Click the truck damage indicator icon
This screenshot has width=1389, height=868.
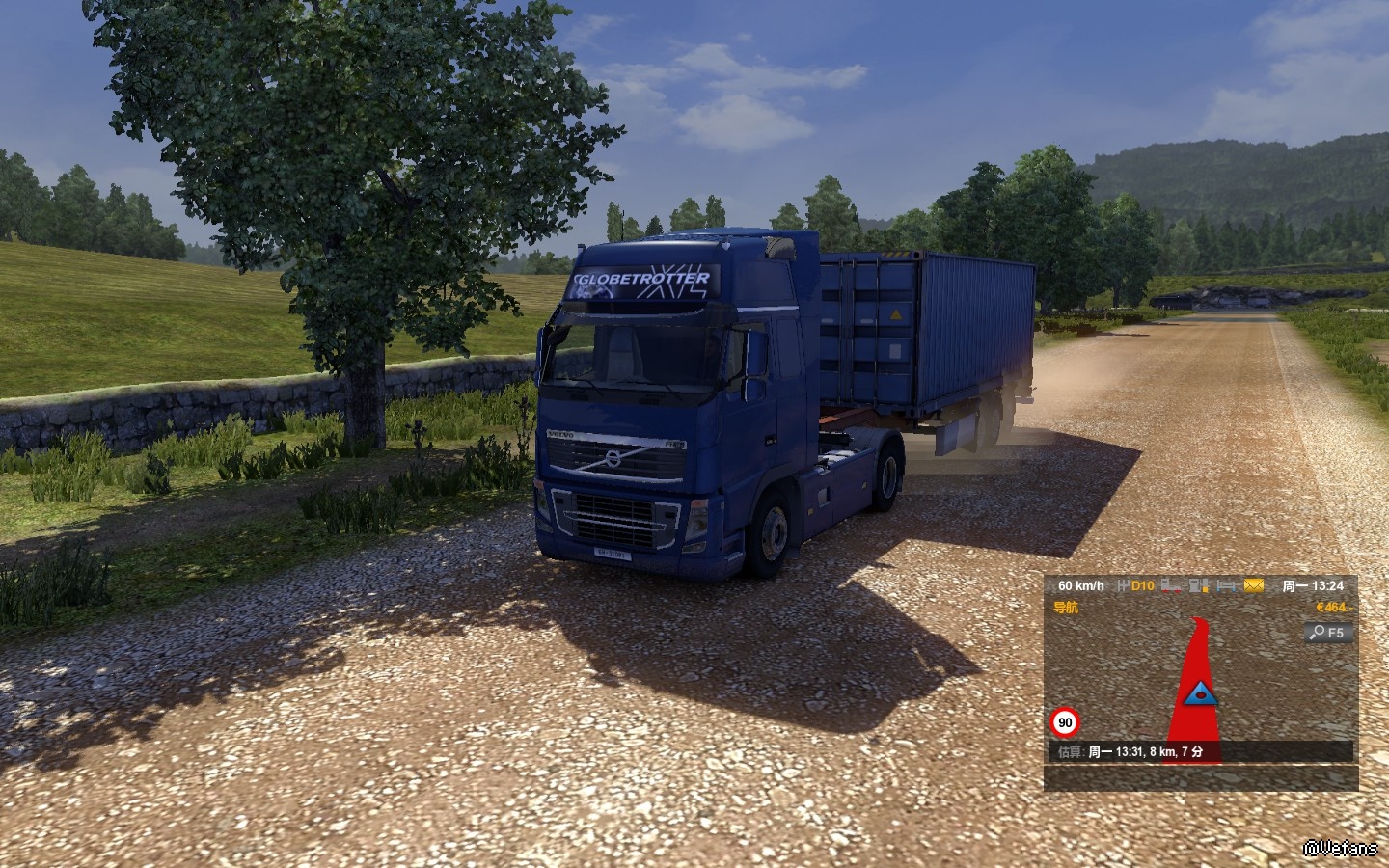pyautogui.click(x=1171, y=585)
